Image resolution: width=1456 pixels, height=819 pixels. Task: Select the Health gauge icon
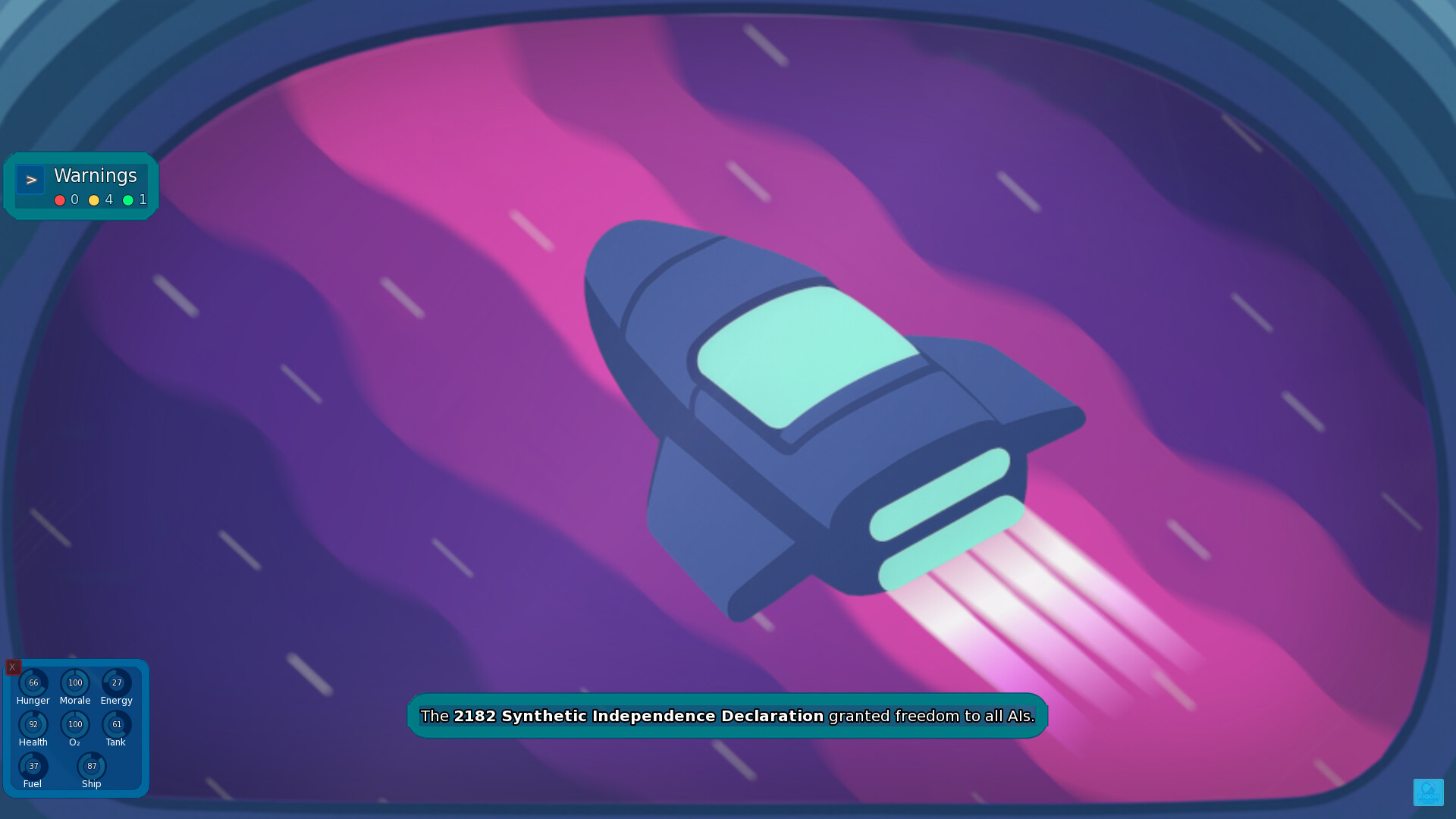(x=33, y=724)
